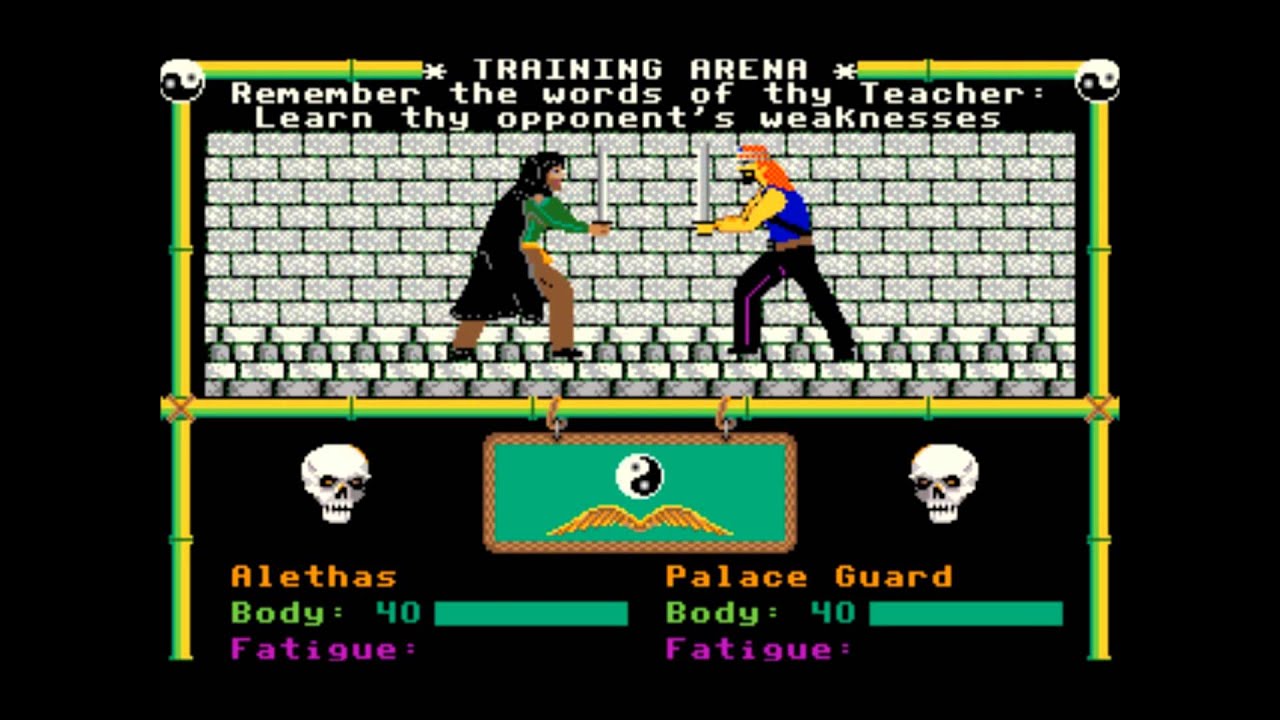Select the name Palace Guard
Viewport: 1280px width, 720px height.
(808, 576)
